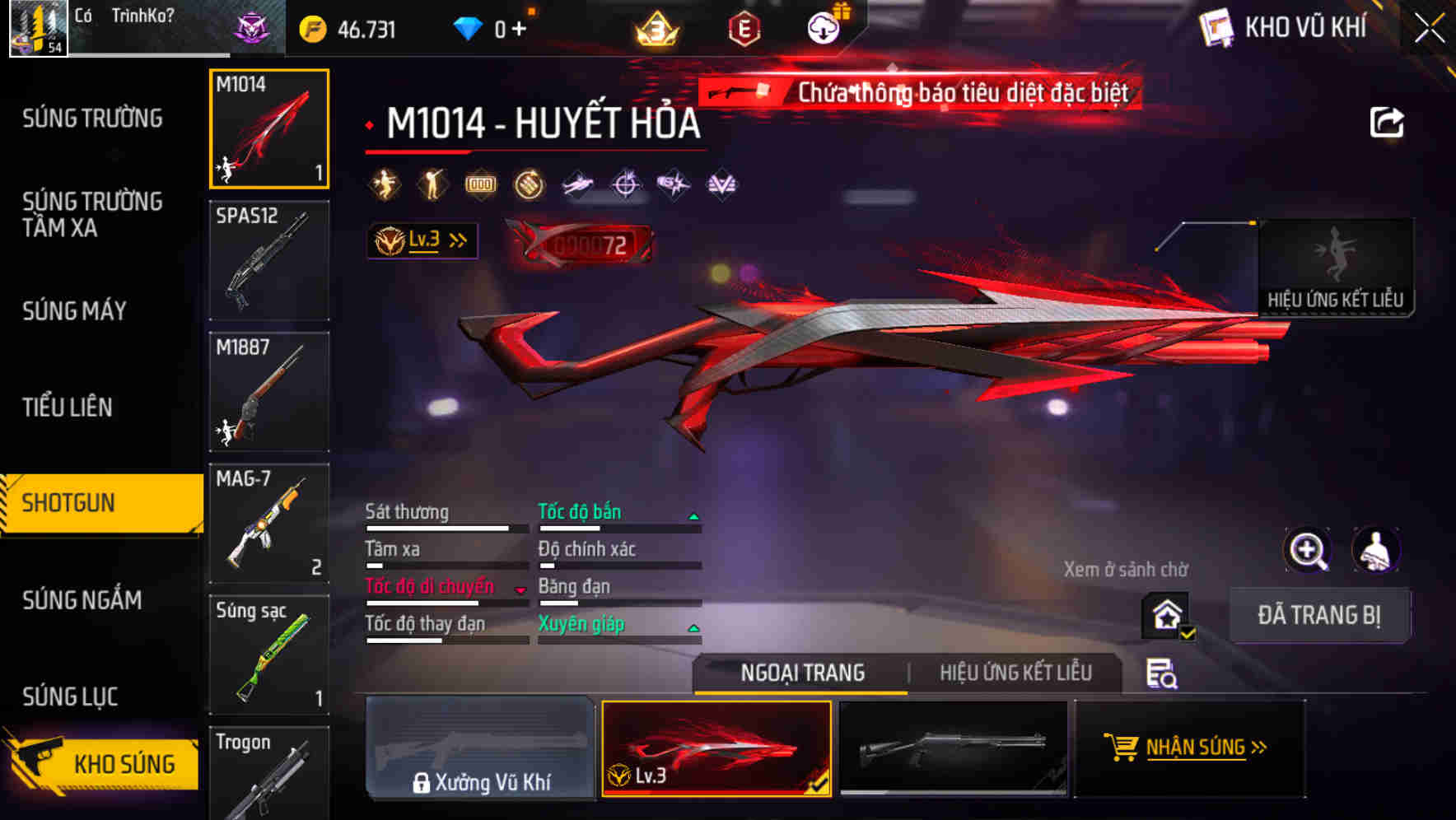Image resolution: width=1456 pixels, height=820 pixels.
Task: Click the magnifier zoom icon near the weapon
Action: (x=1308, y=550)
